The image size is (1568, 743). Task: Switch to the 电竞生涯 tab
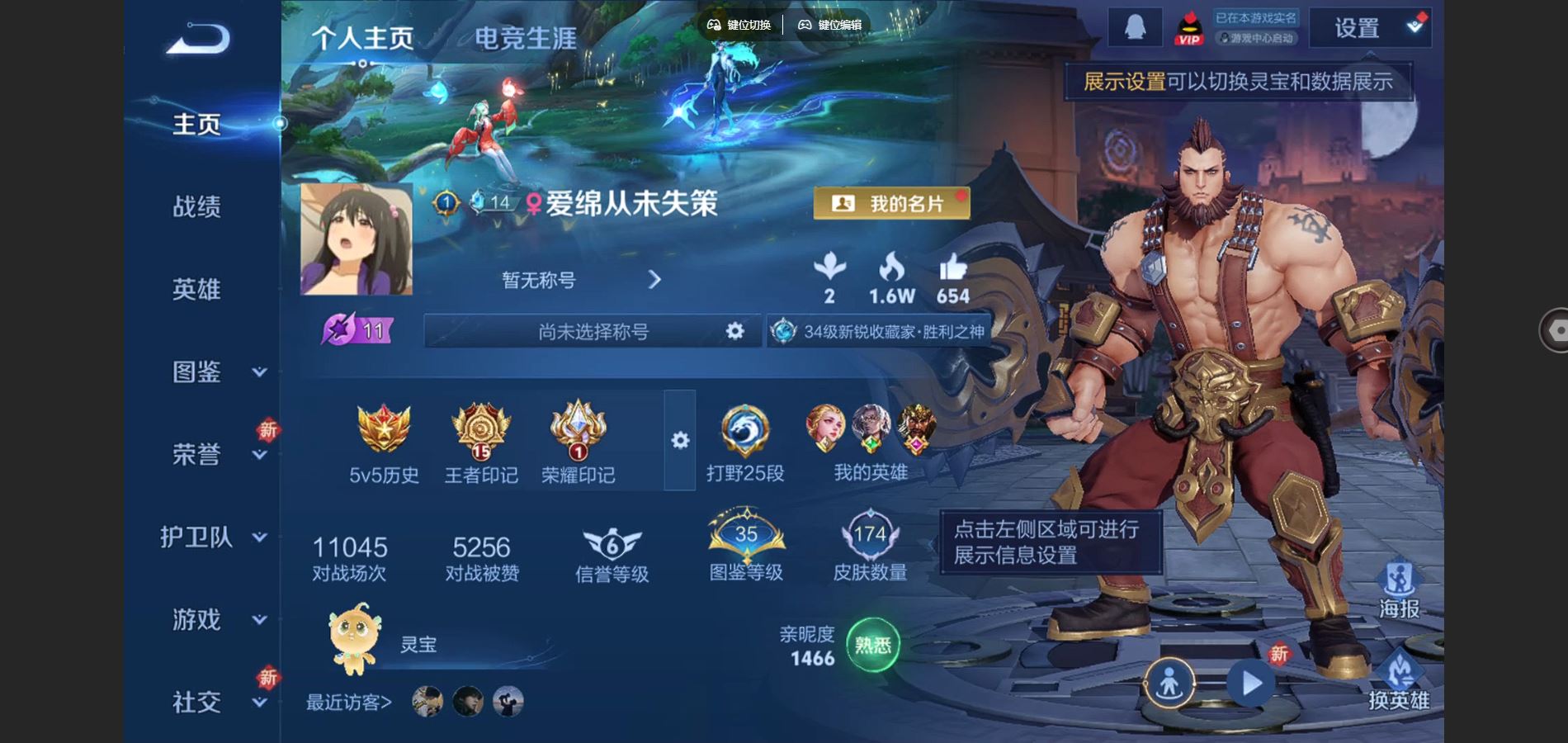tap(526, 38)
